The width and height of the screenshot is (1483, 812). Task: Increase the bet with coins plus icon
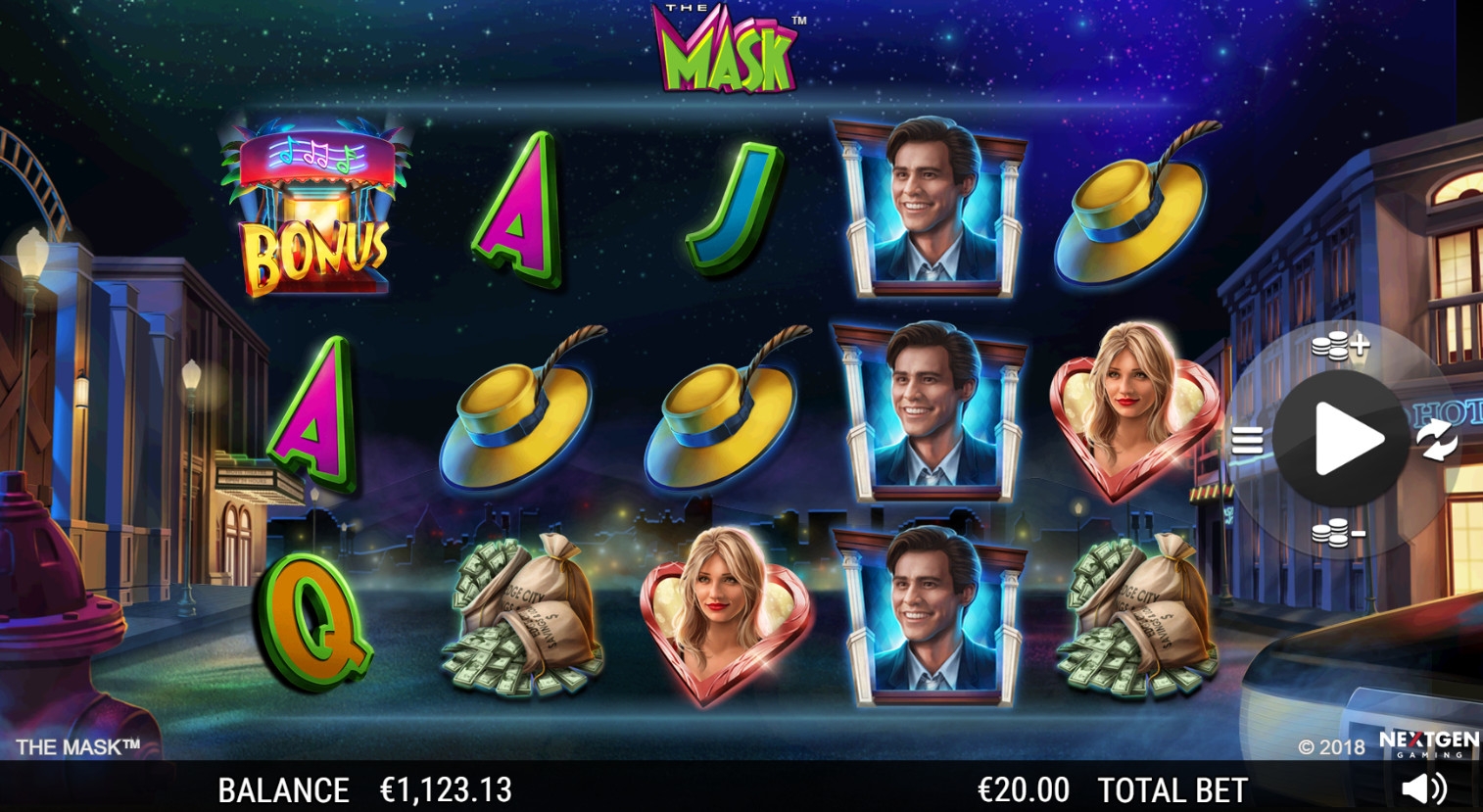1339,346
